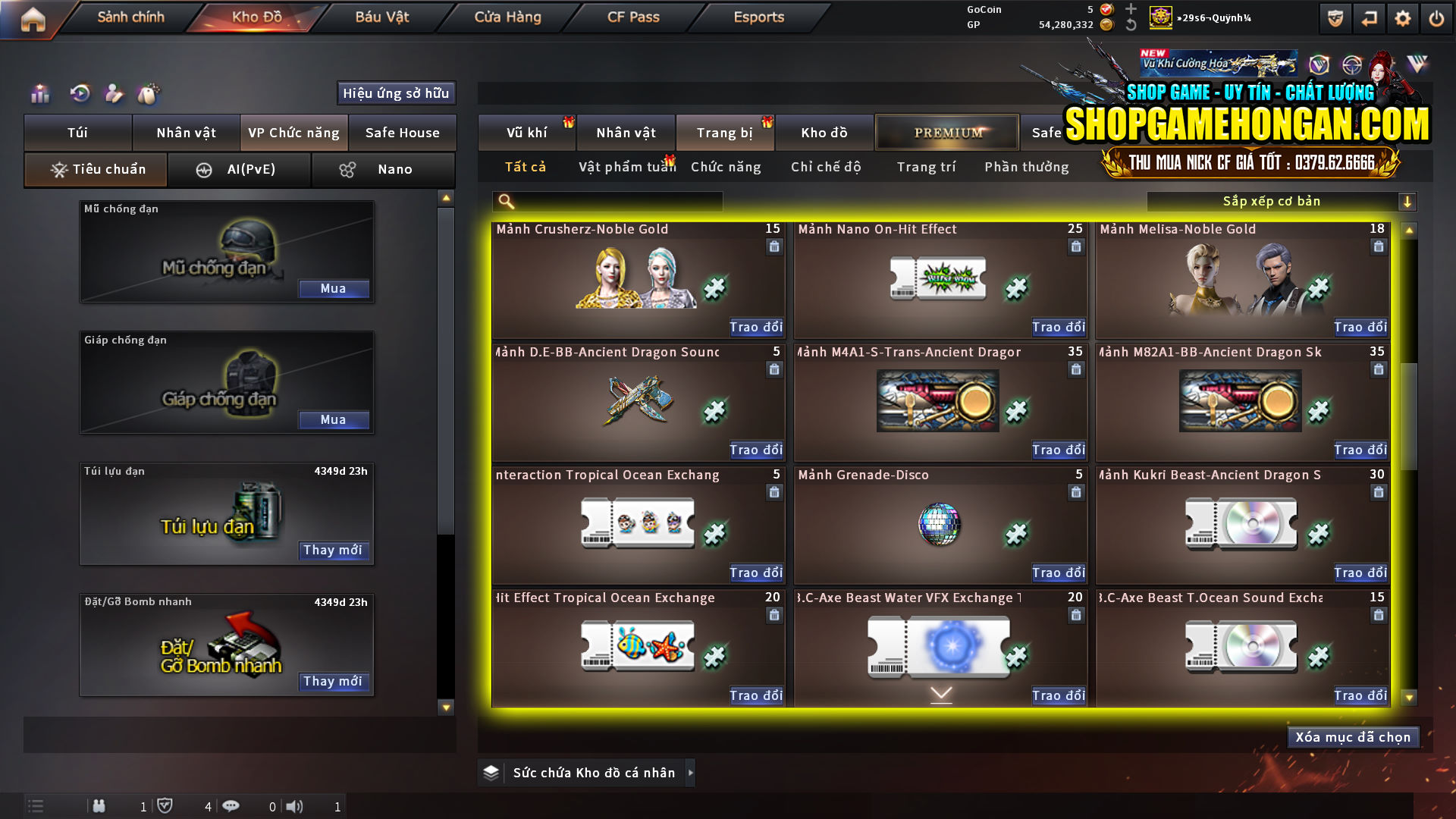Click the home icon in the top-left corner
Image resolution: width=1456 pixels, height=819 pixels.
(x=32, y=20)
